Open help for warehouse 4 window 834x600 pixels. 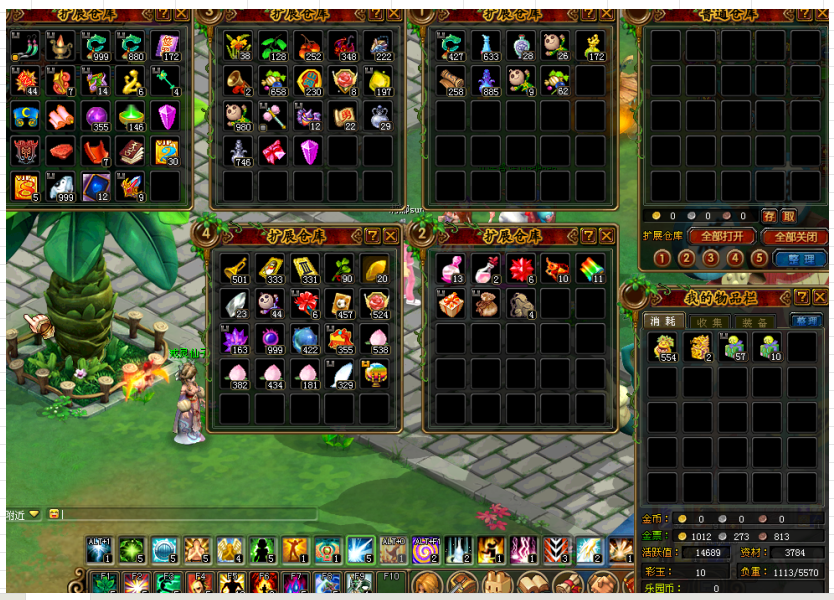[x=373, y=236]
